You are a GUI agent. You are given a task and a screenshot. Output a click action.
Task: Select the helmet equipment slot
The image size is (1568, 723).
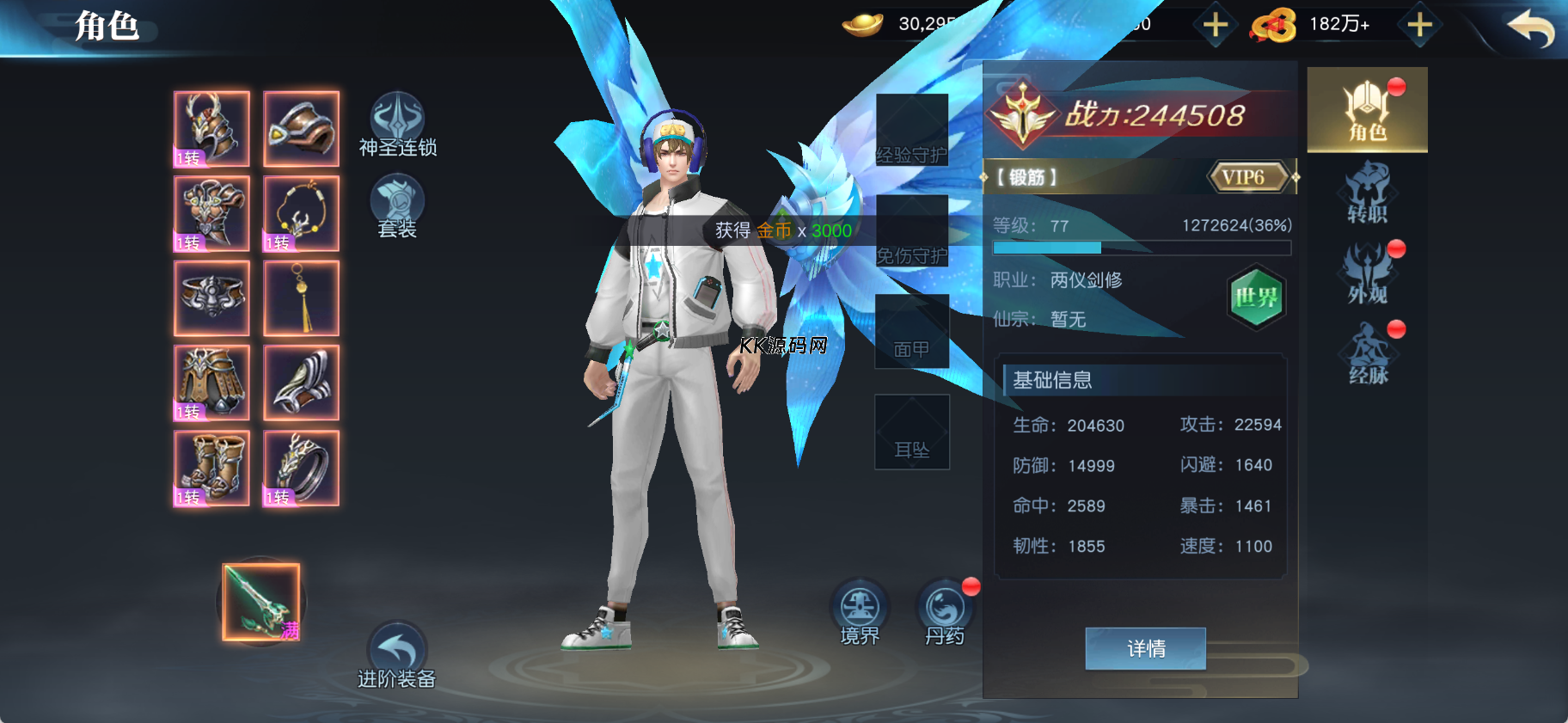211,129
